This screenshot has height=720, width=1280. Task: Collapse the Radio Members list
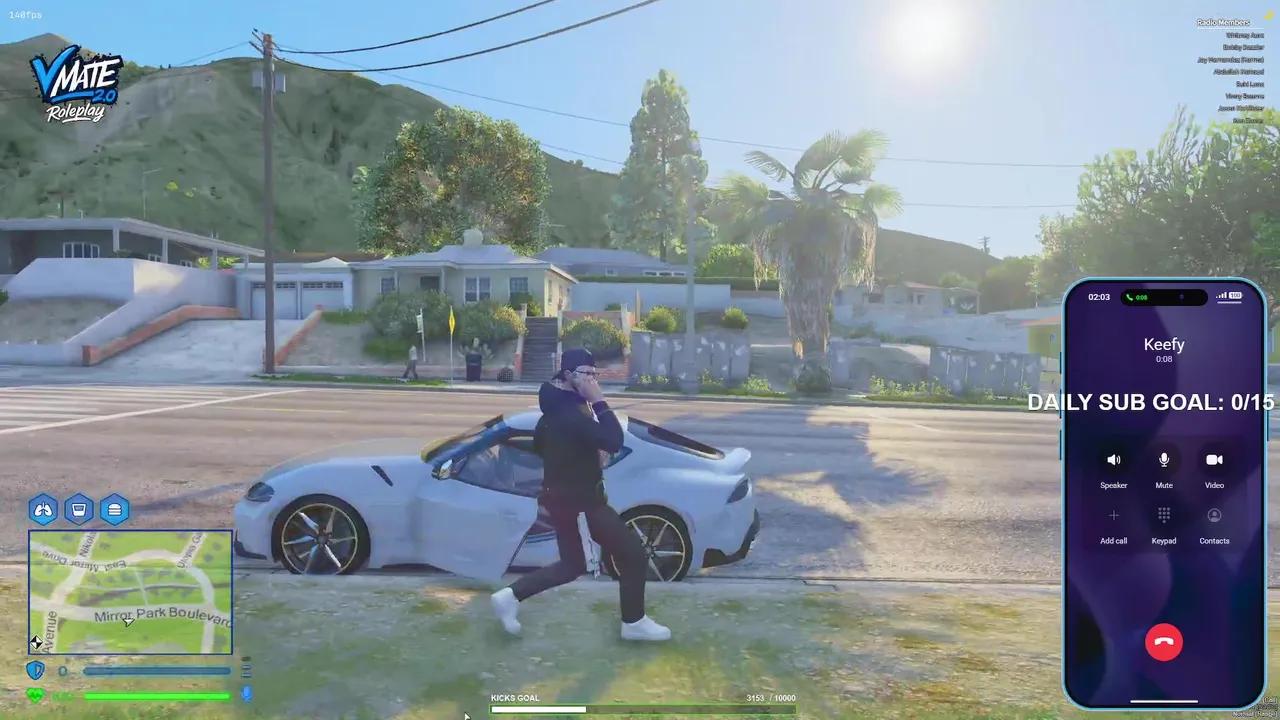(1222, 22)
